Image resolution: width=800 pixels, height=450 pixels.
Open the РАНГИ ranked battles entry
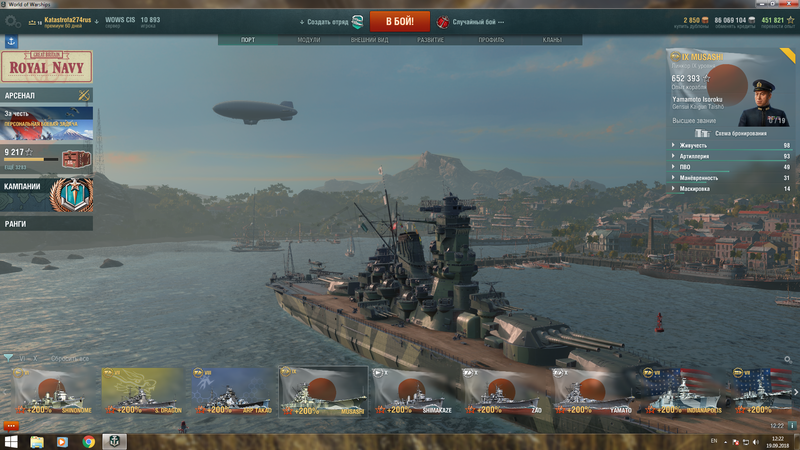(x=46, y=224)
